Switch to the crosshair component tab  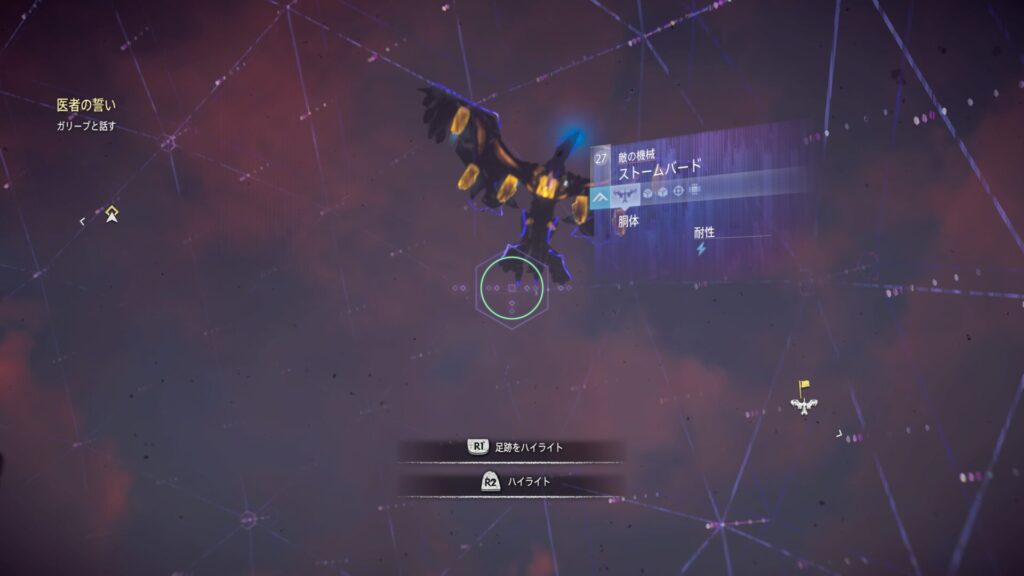(x=678, y=190)
